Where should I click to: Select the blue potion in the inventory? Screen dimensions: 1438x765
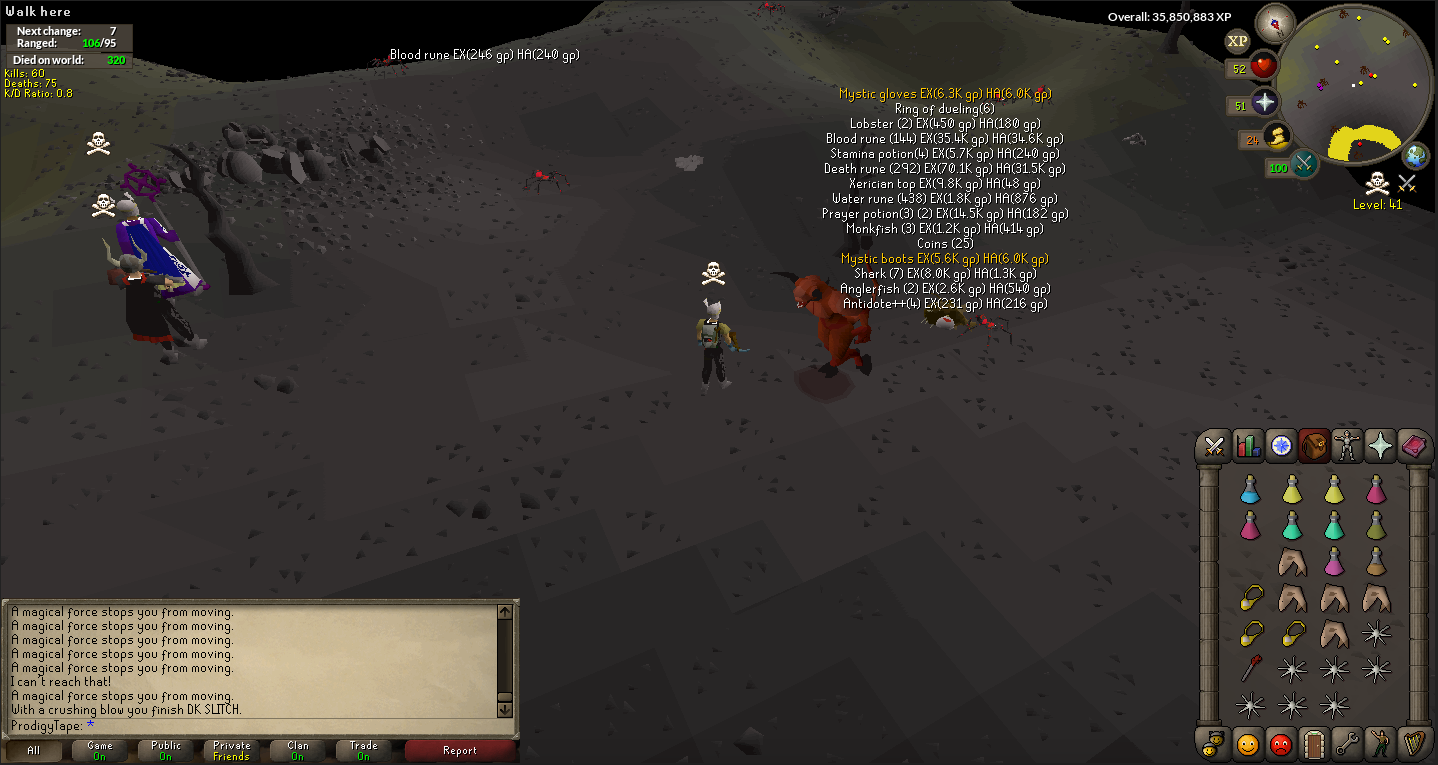[x=1250, y=489]
